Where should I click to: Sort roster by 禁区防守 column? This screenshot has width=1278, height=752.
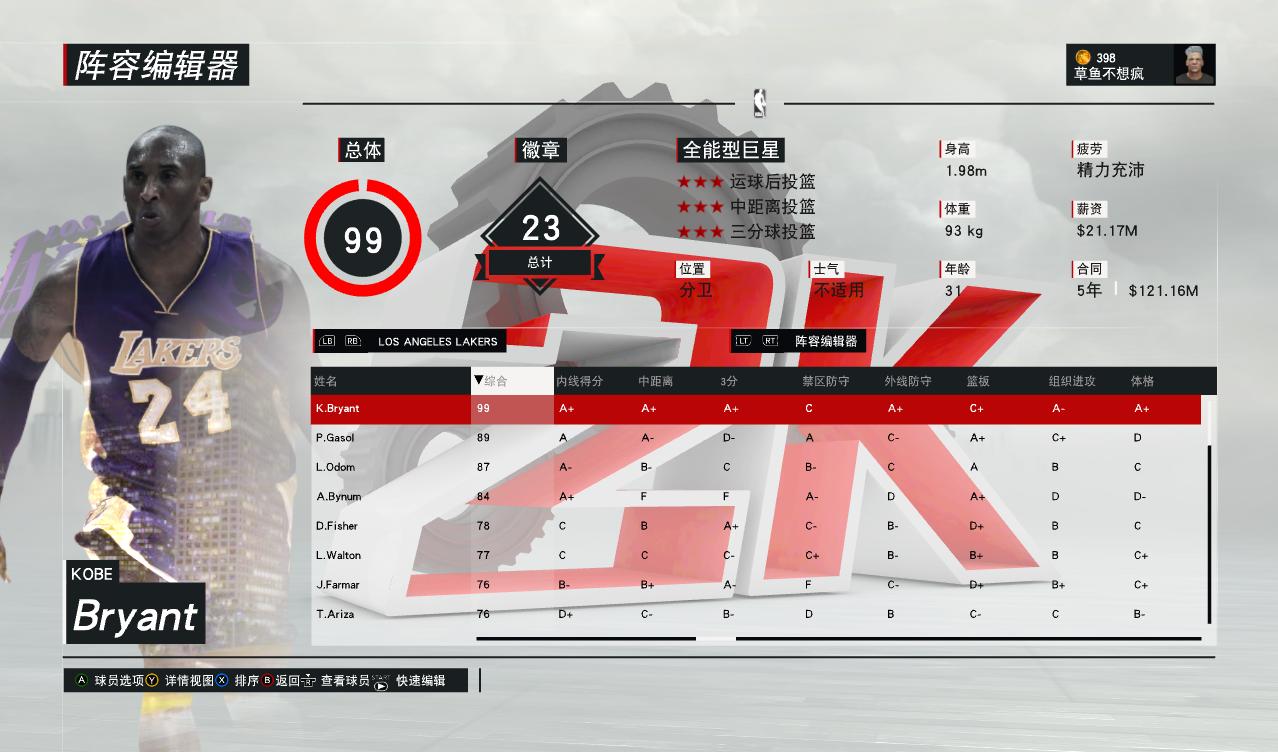pos(826,381)
